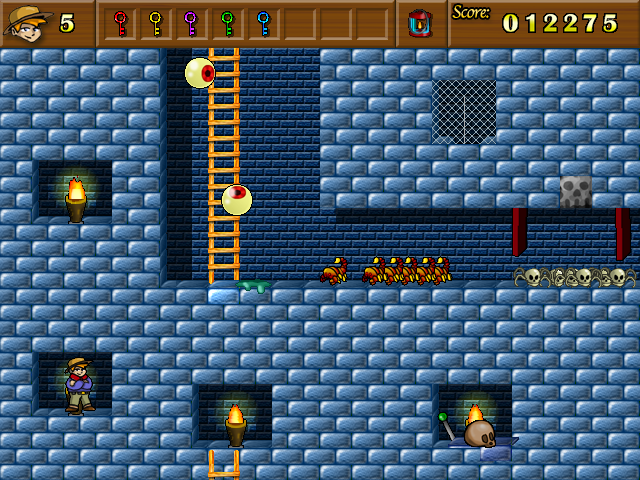Select the red key slot

[x=120, y=23]
